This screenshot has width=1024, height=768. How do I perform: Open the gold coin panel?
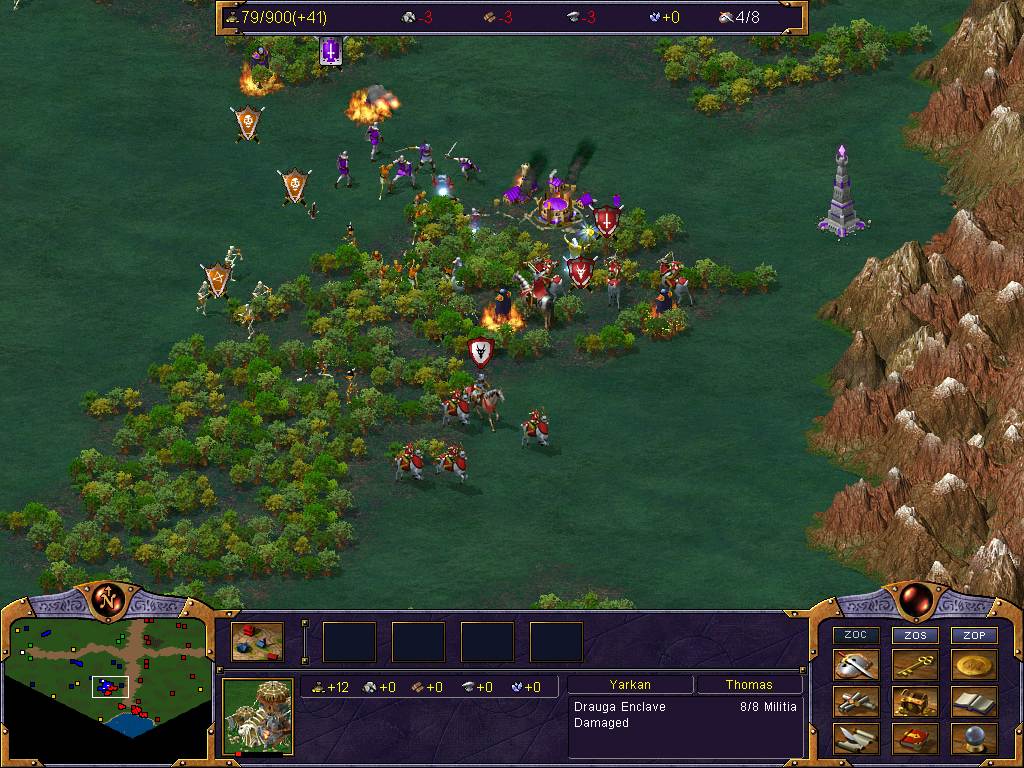[x=975, y=665]
